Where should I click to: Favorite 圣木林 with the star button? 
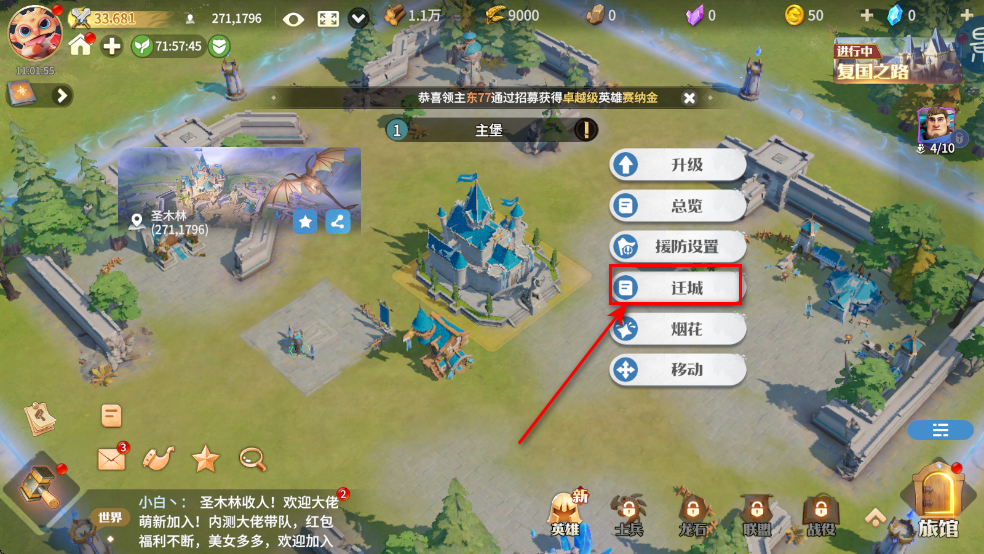(x=306, y=221)
